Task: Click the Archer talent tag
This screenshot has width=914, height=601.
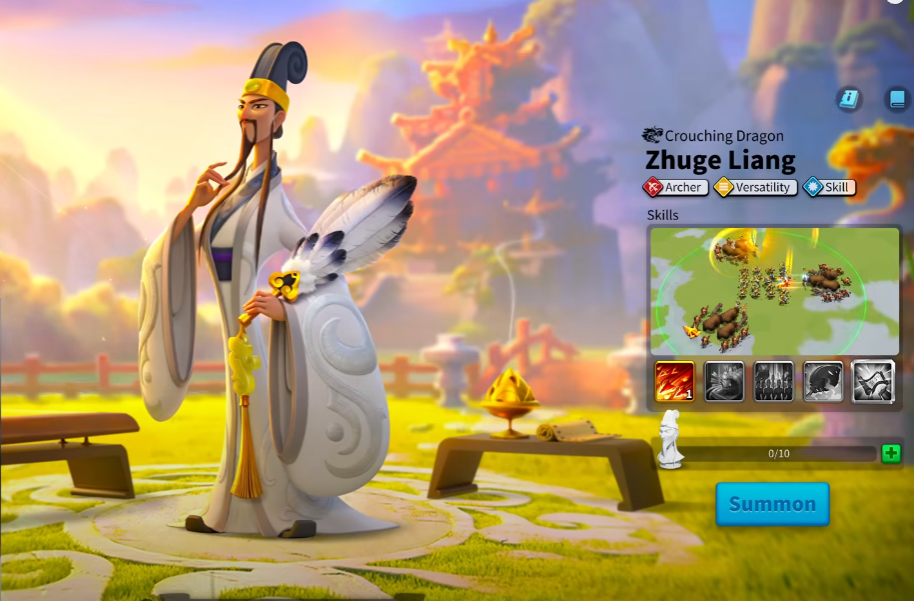Action: coord(676,187)
